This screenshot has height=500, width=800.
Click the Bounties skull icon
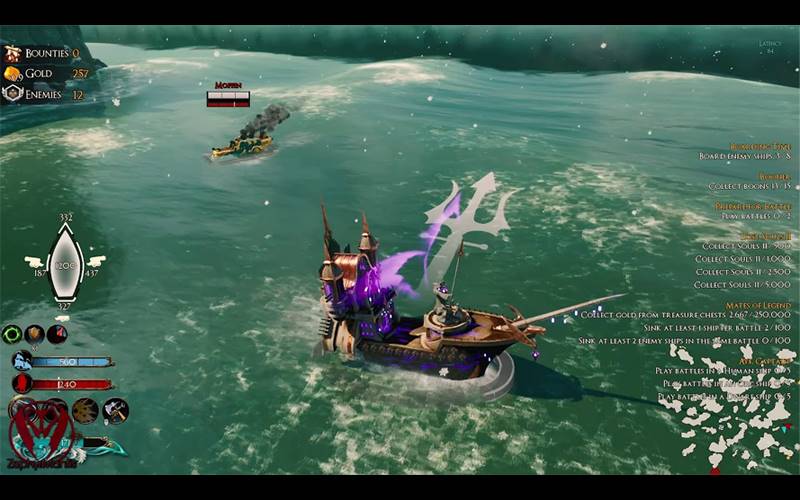(12, 53)
